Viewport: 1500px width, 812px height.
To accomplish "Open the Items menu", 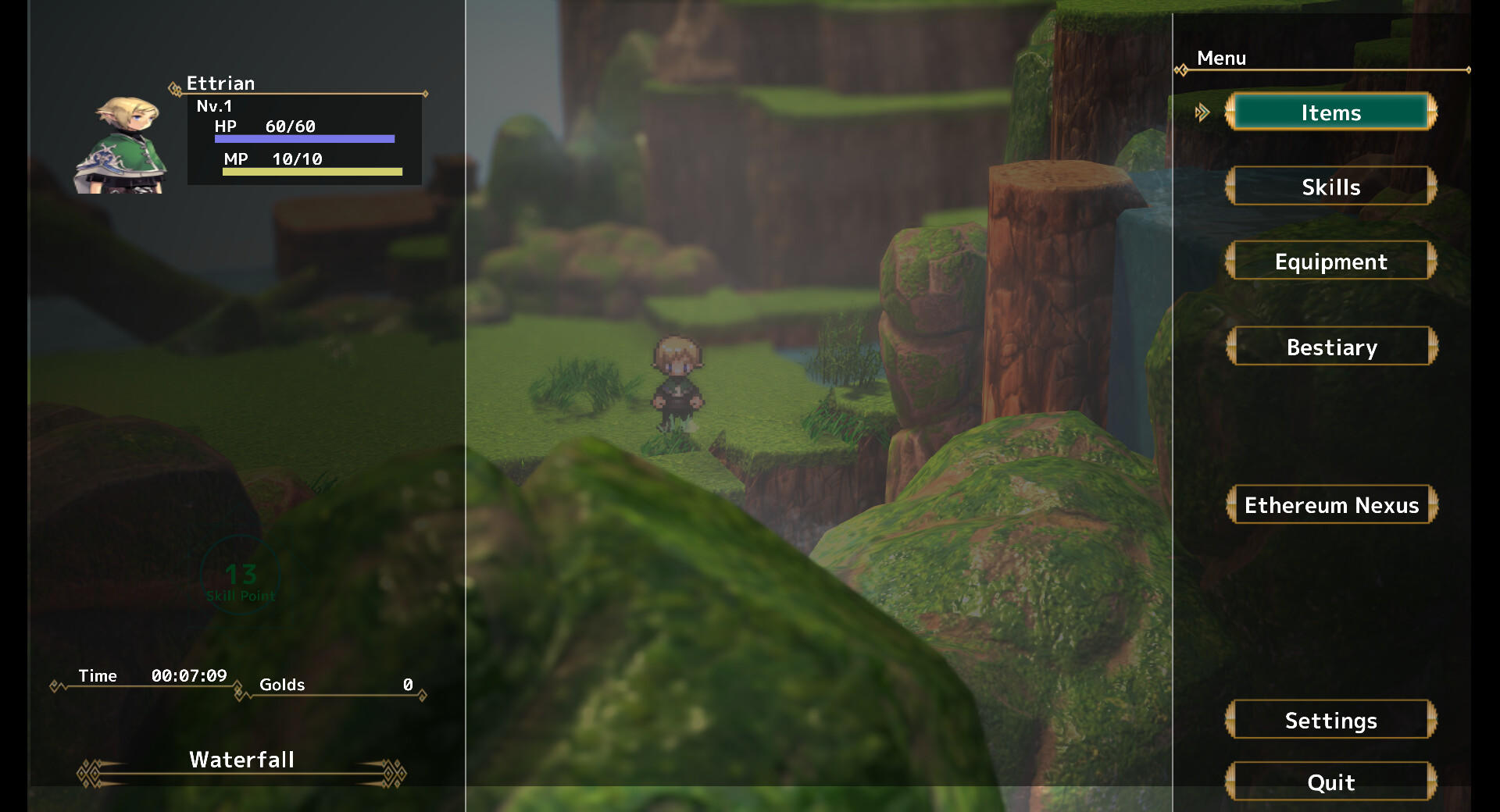I will tap(1330, 112).
